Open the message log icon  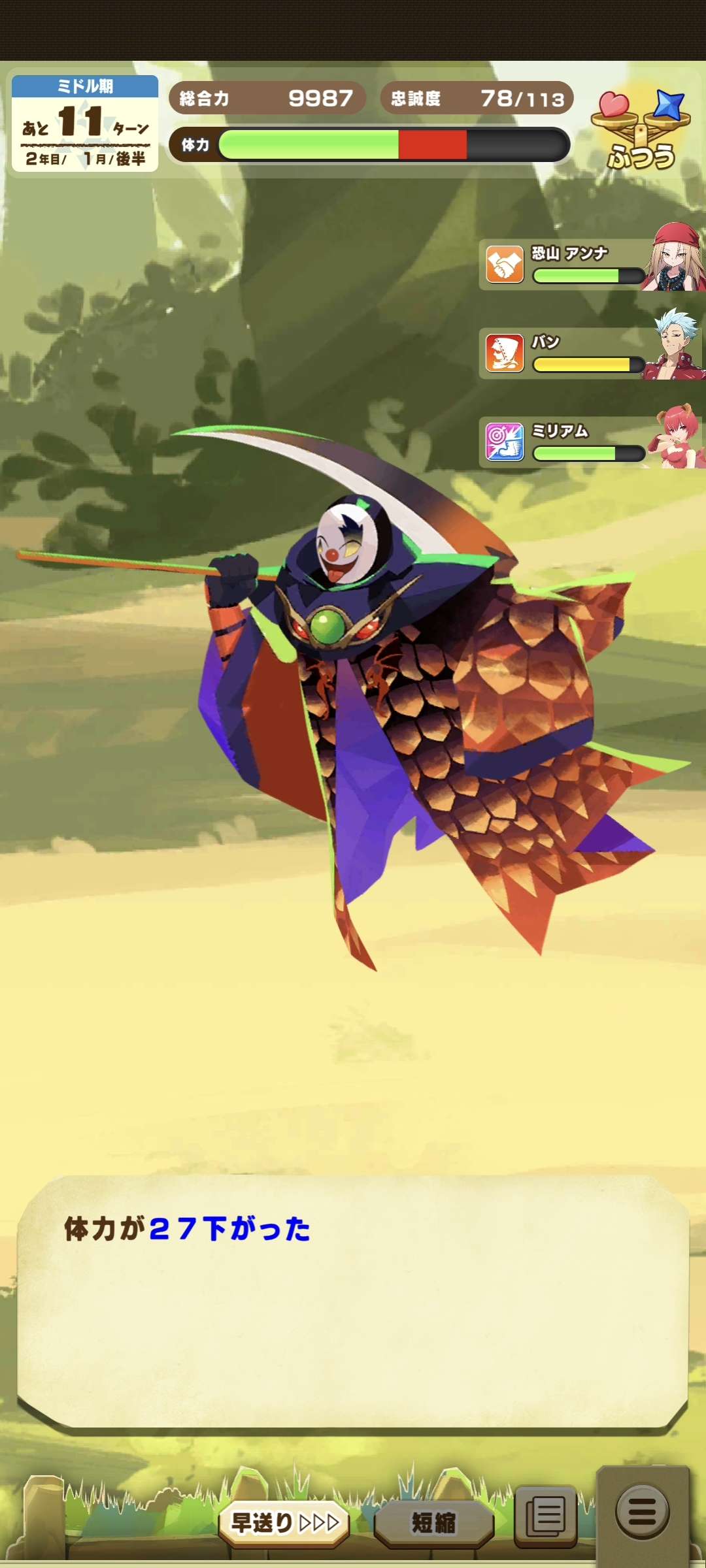click(546, 1516)
